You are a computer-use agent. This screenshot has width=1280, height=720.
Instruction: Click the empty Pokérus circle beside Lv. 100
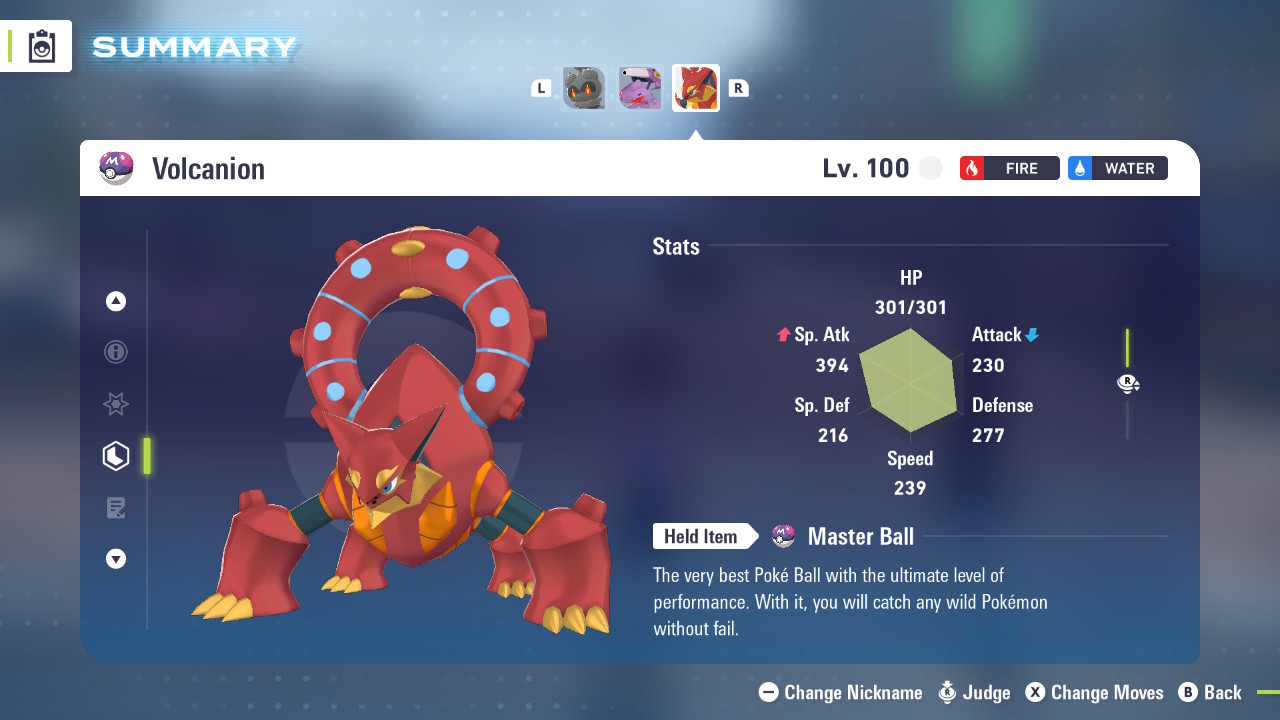(931, 168)
